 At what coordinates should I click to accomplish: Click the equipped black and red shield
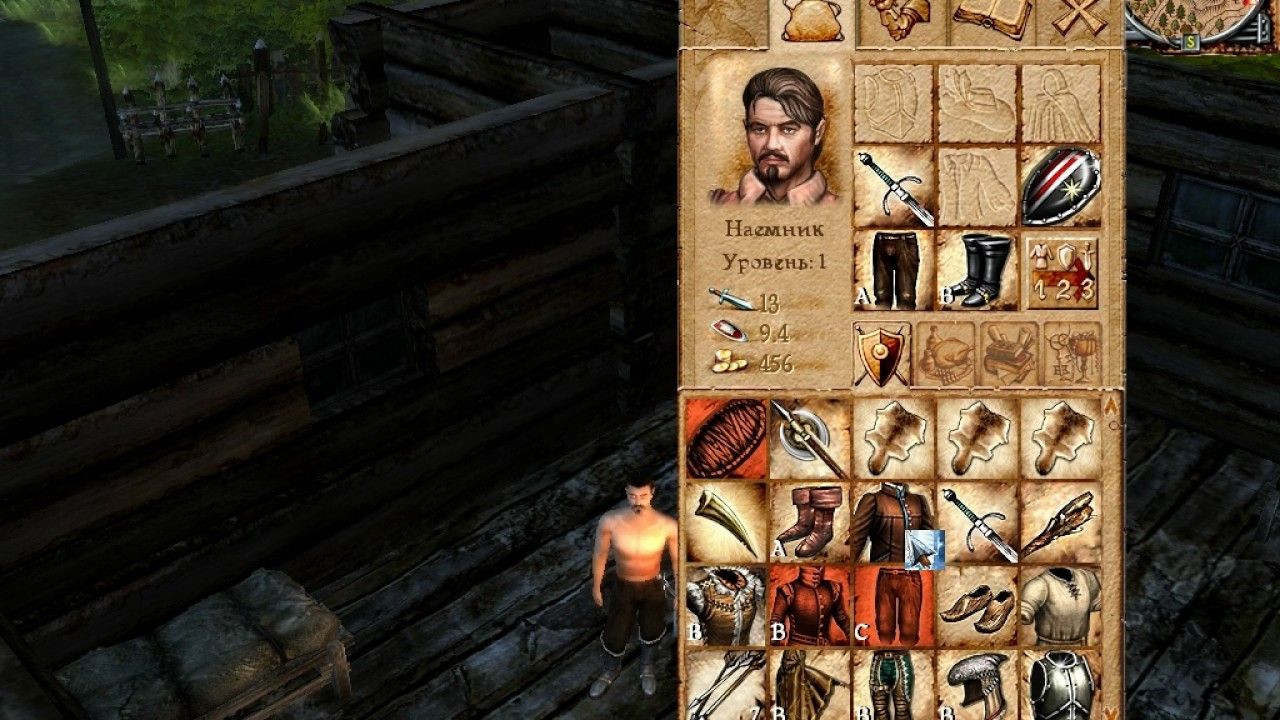1061,187
